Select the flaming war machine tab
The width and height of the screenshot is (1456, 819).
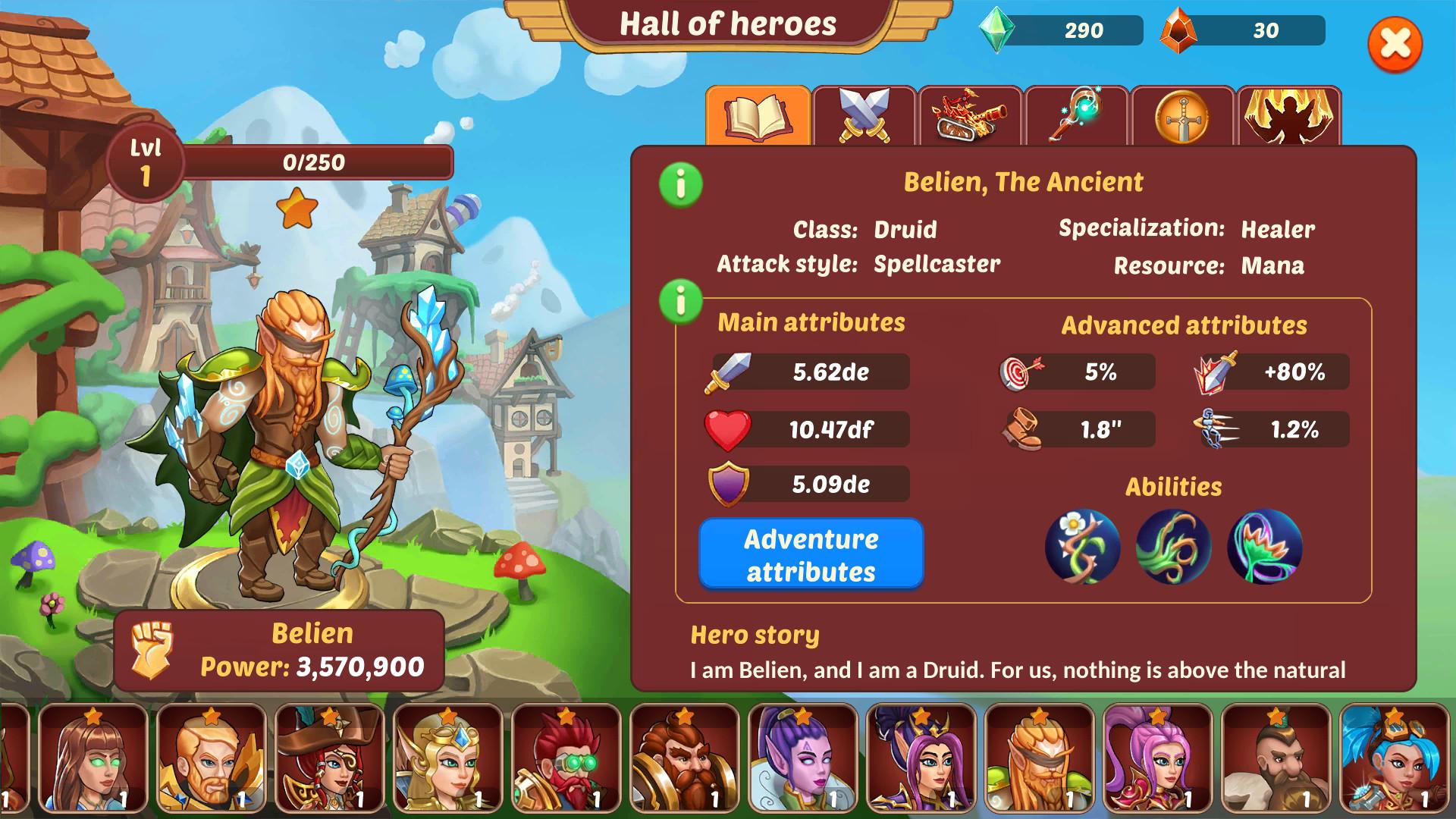point(969,115)
